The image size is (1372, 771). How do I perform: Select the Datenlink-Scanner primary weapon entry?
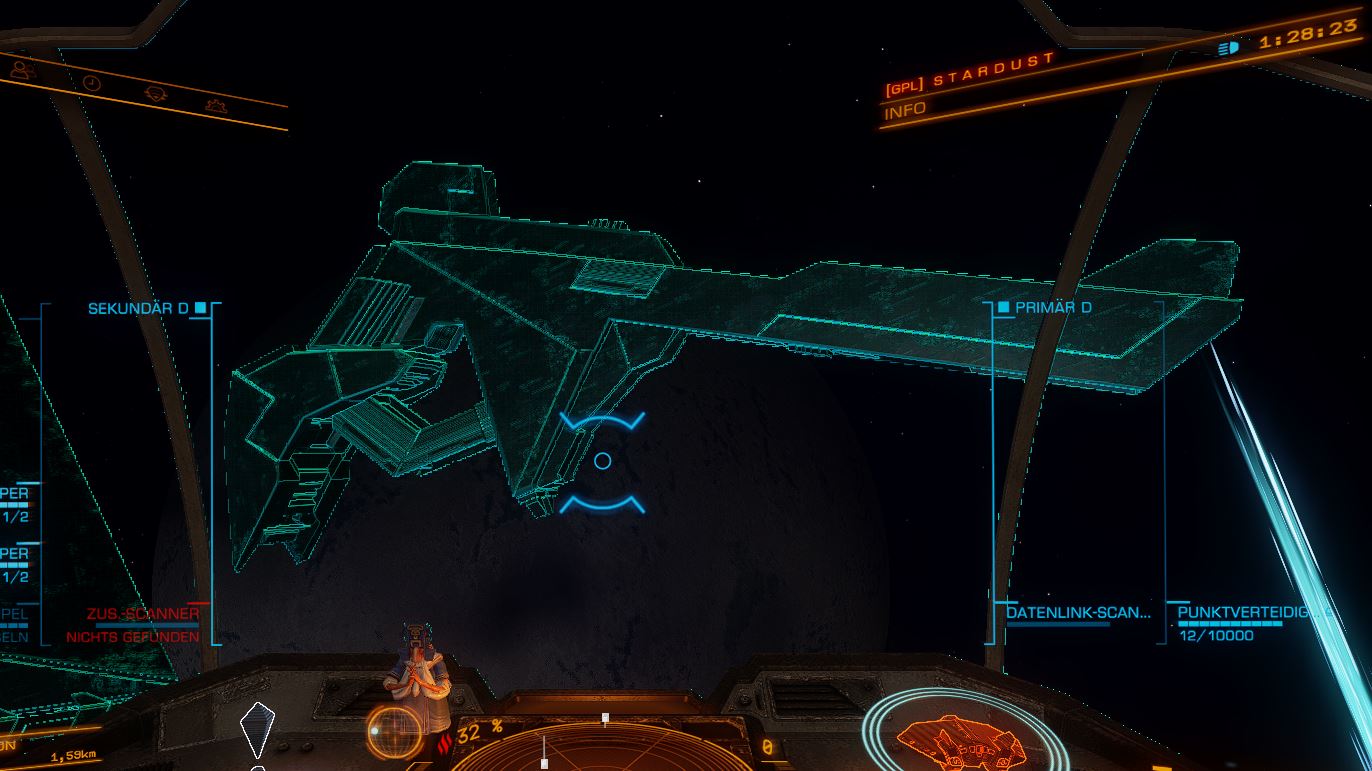1078,612
